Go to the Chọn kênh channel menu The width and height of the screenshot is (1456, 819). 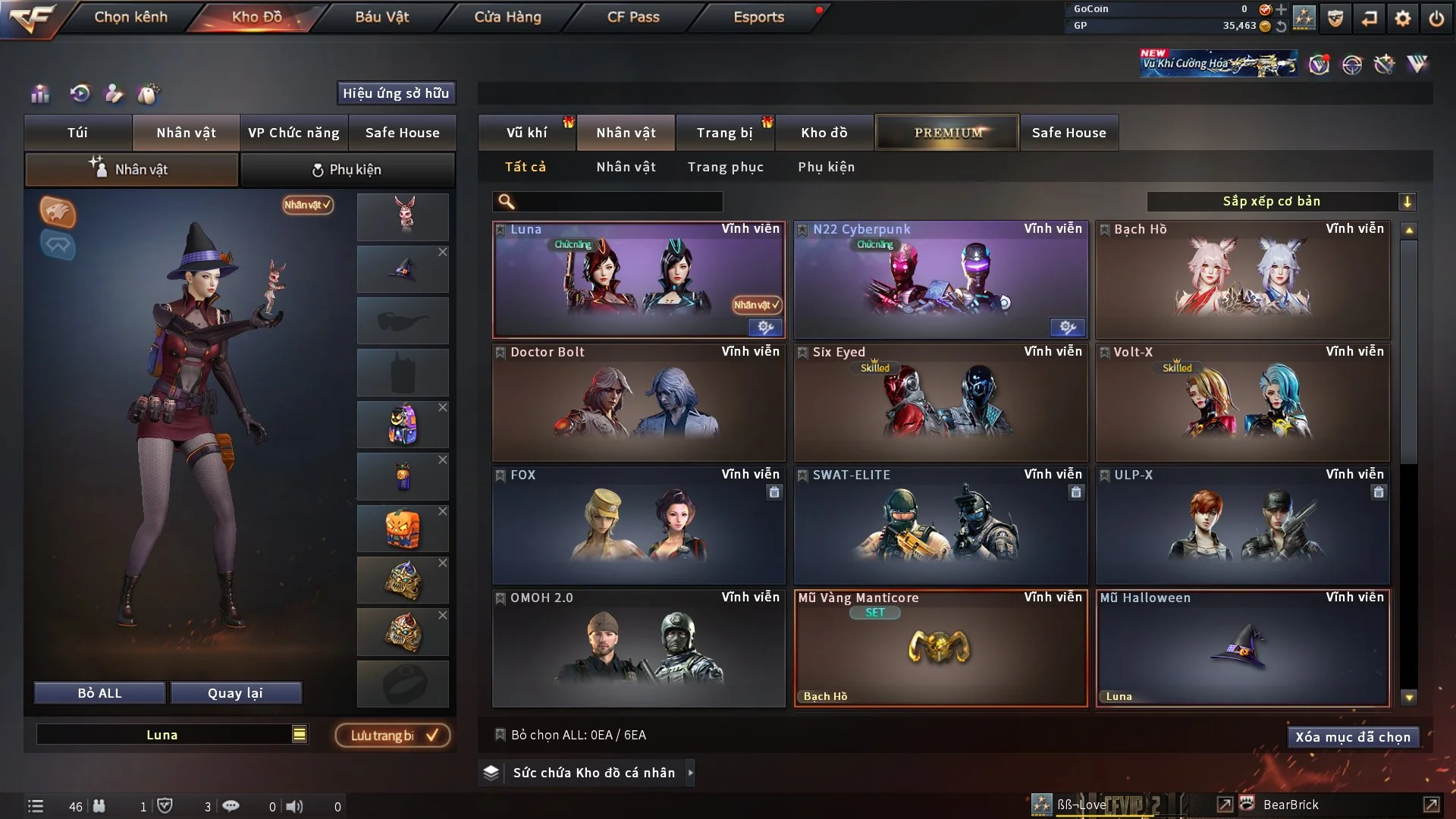pyautogui.click(x=130, y=17)
